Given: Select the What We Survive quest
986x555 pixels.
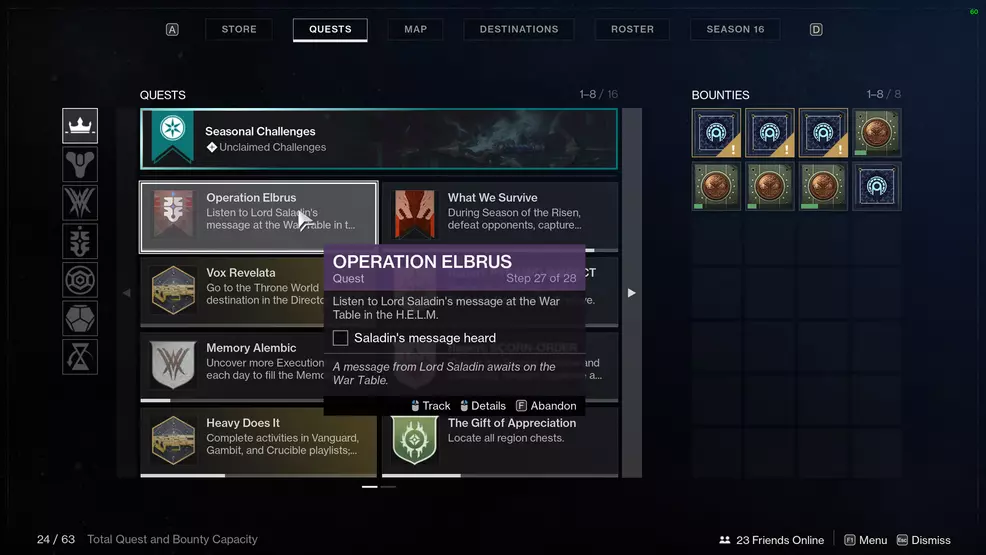Looking at the screenshot, I should tap(500, 214).
